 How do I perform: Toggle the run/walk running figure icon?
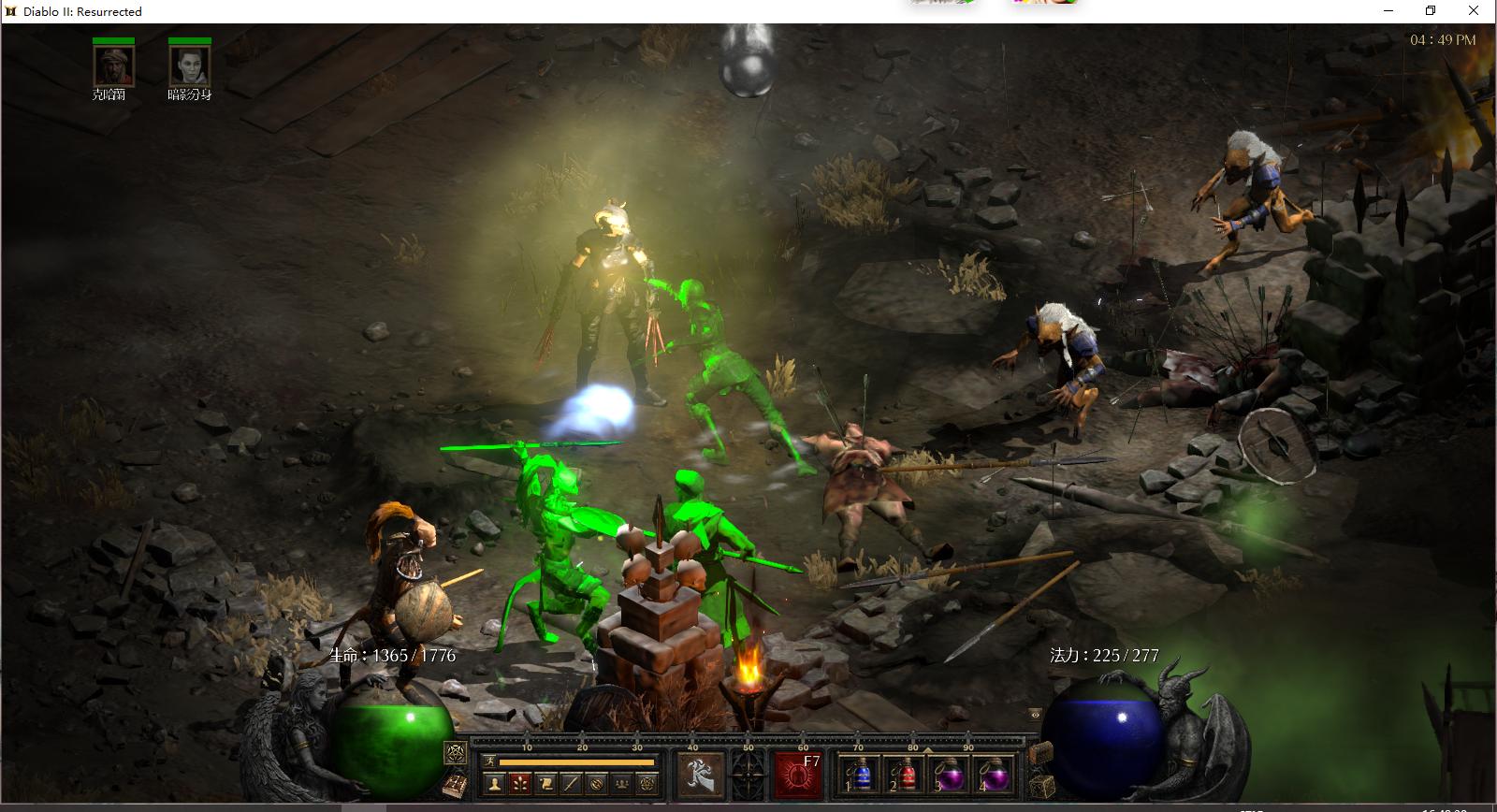coord(489,762)
